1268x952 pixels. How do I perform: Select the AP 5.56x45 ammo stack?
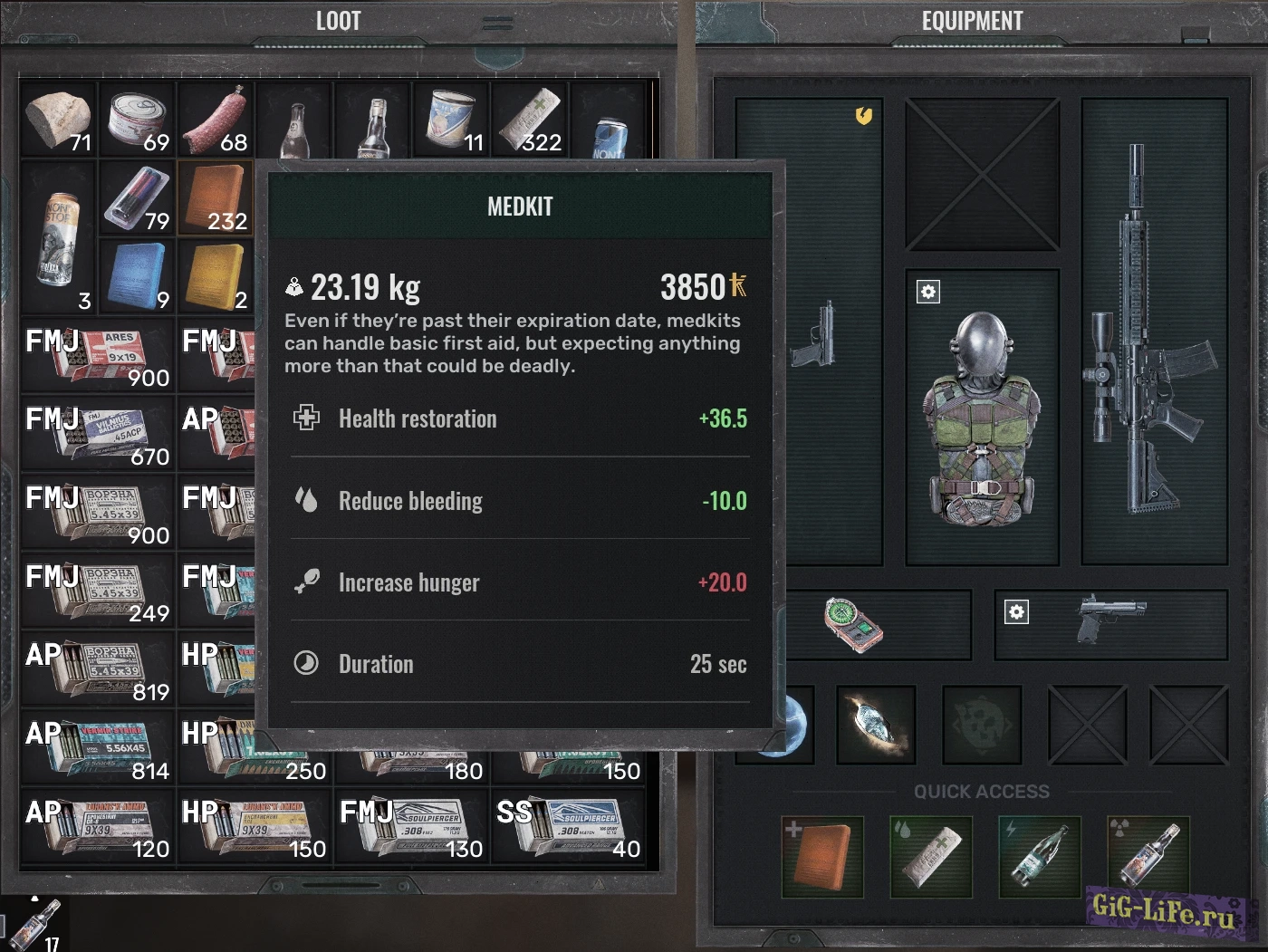pos(98,747)
